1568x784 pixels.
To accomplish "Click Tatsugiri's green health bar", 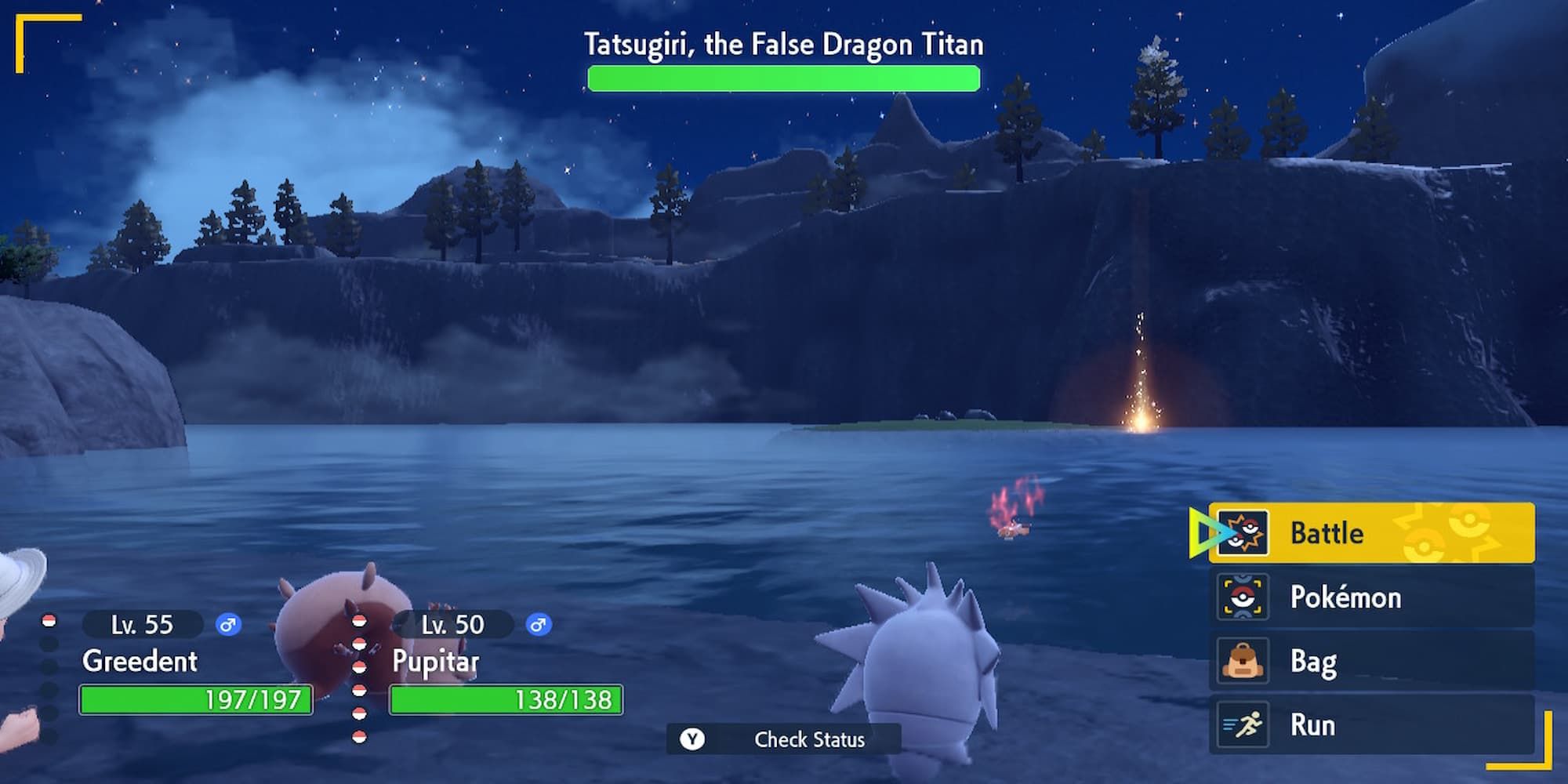I will [x=784, y=78].
